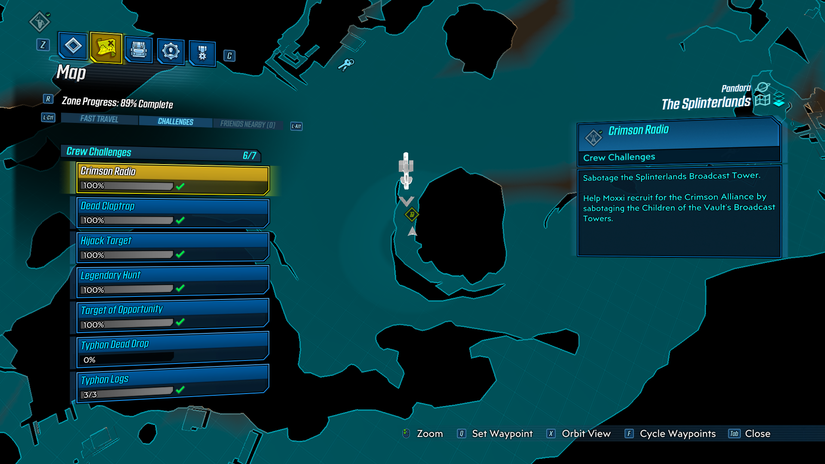
Task: Switch to the Challenges tab
Action: pyautogui.click(x=174, y=122)
